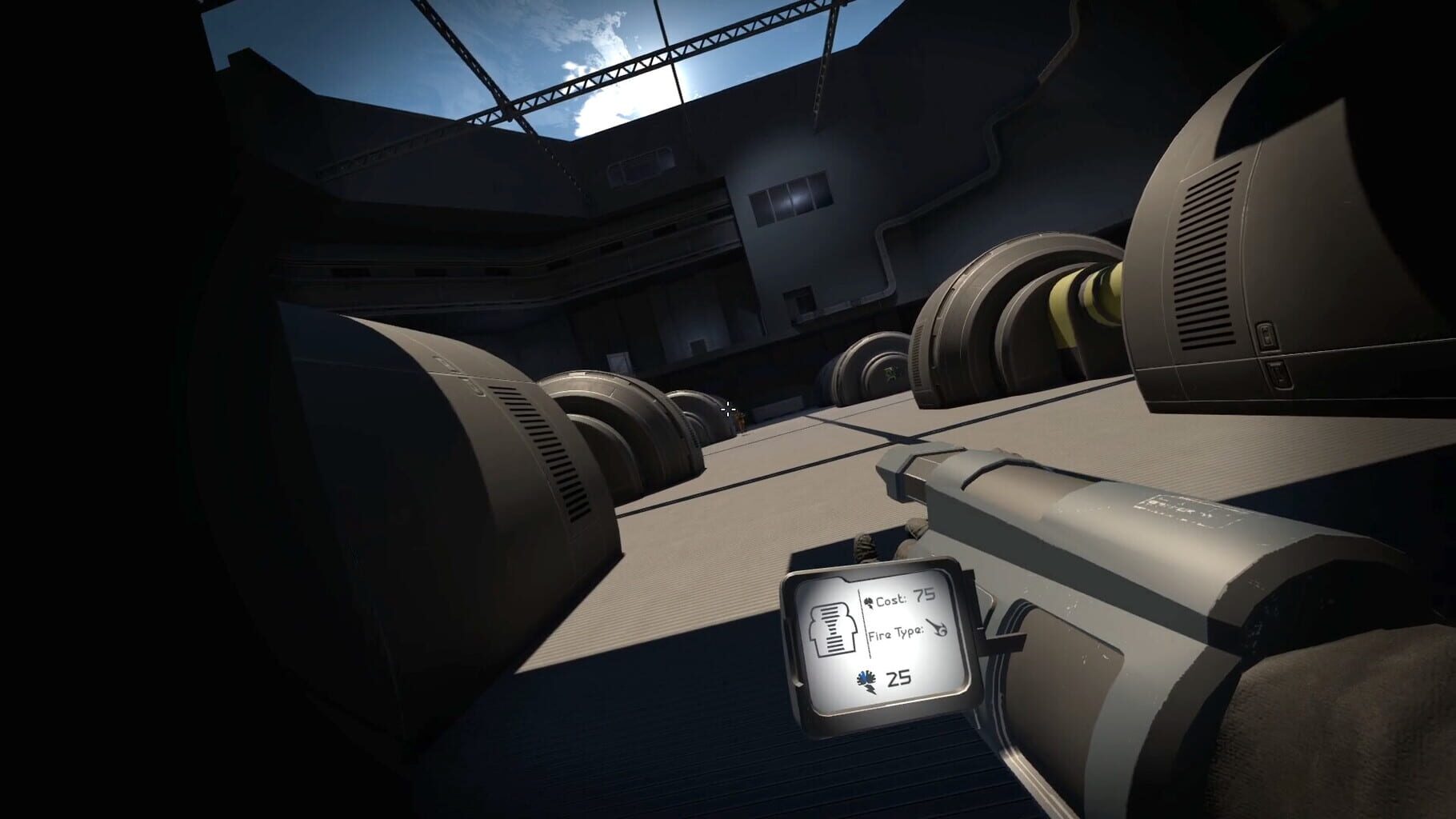
Task: Tap the Fire Type projectile icon
Action: click(938, 628)
